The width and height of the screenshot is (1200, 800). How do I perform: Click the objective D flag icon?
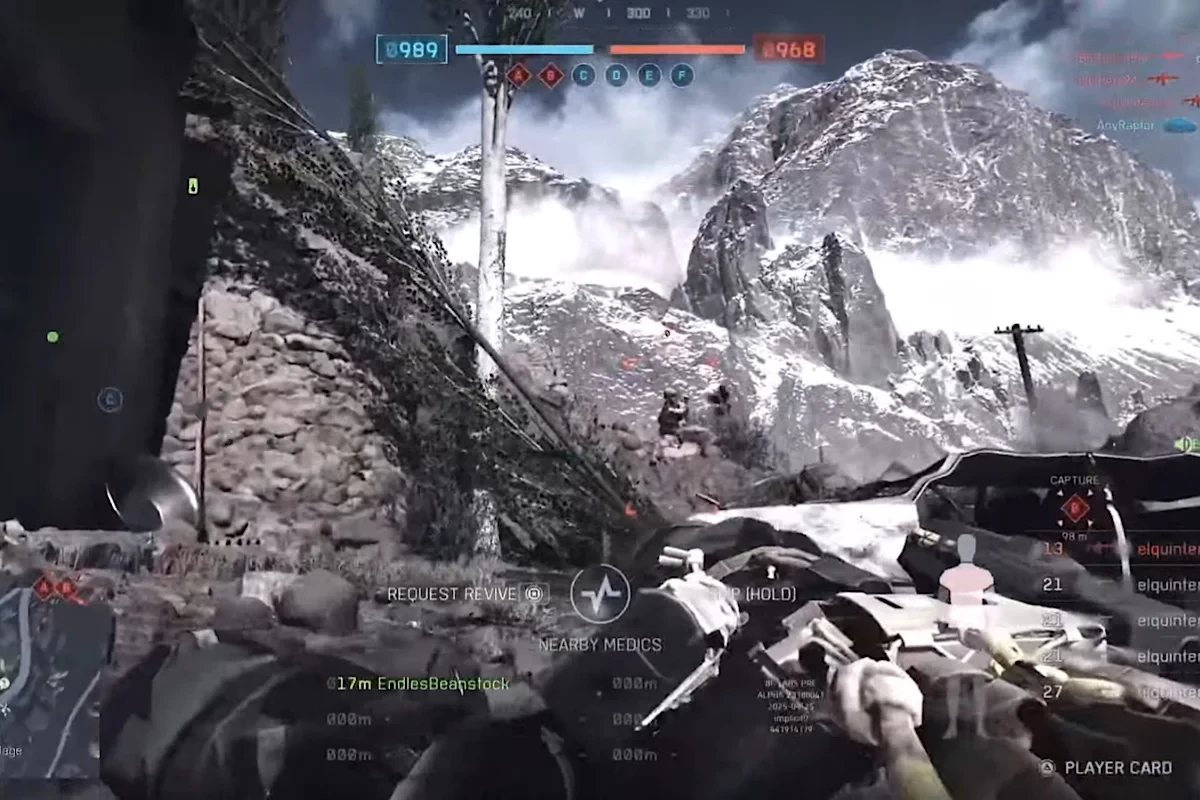pos(617,75)
